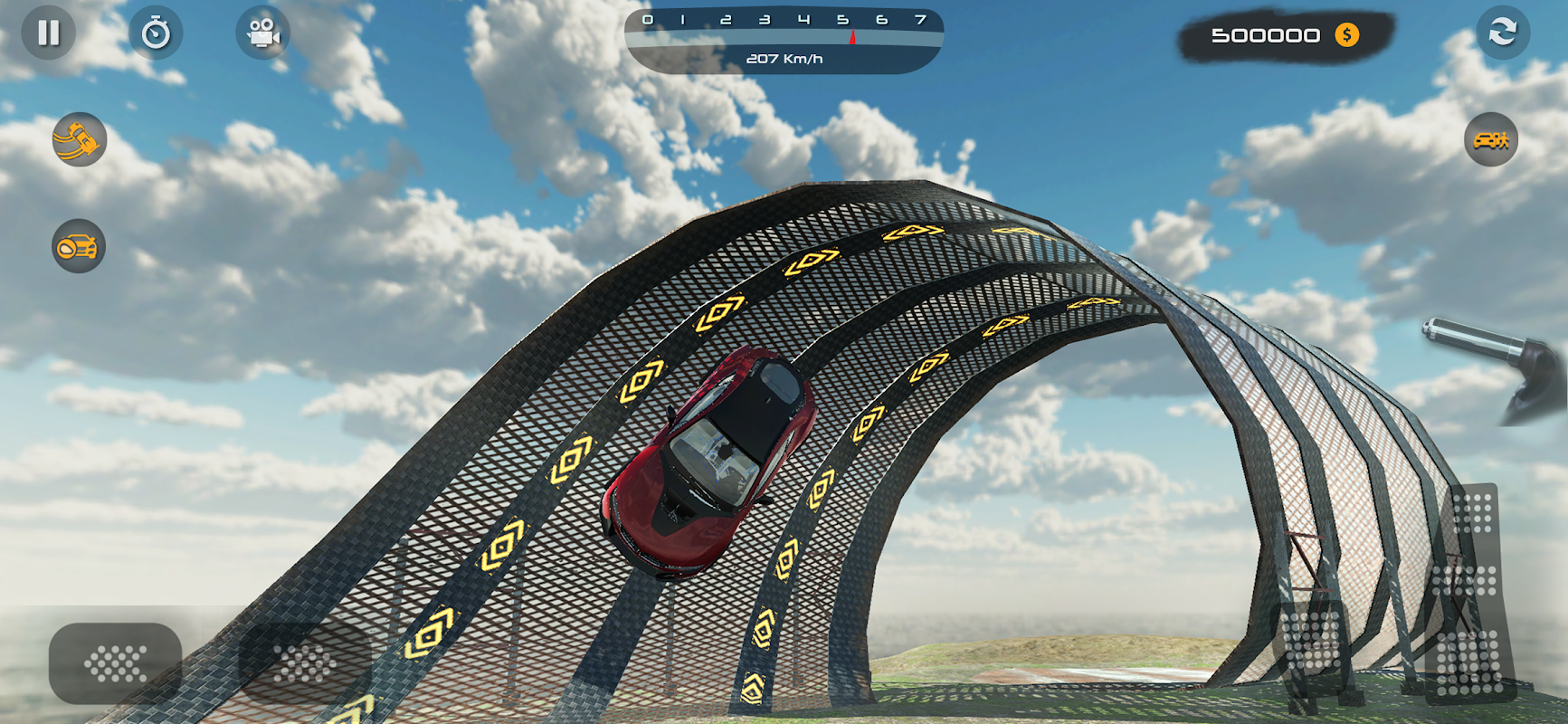Steer right with the right arrow pad

(305, 663)
